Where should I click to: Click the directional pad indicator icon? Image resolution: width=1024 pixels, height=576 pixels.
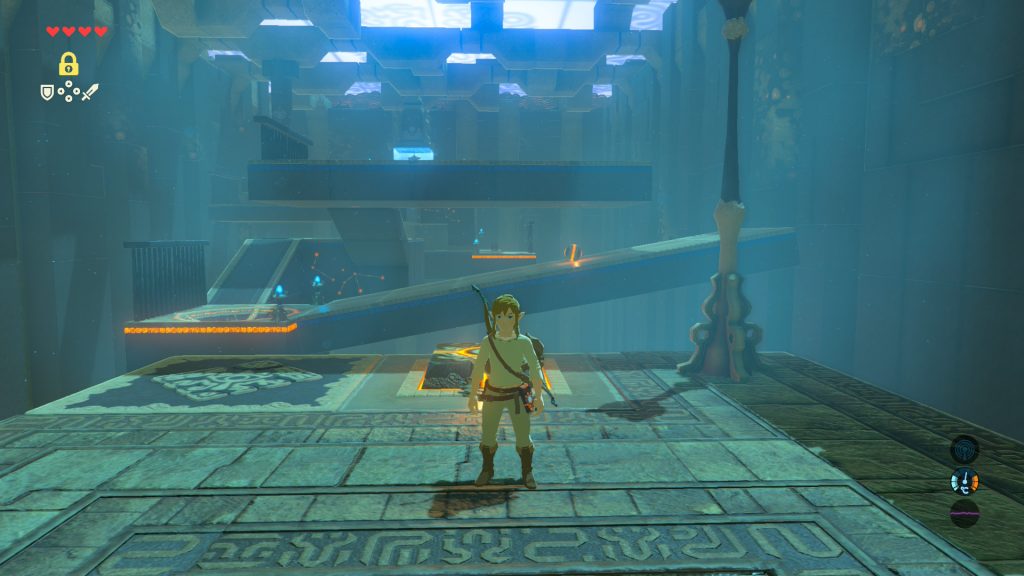(68, 93)
